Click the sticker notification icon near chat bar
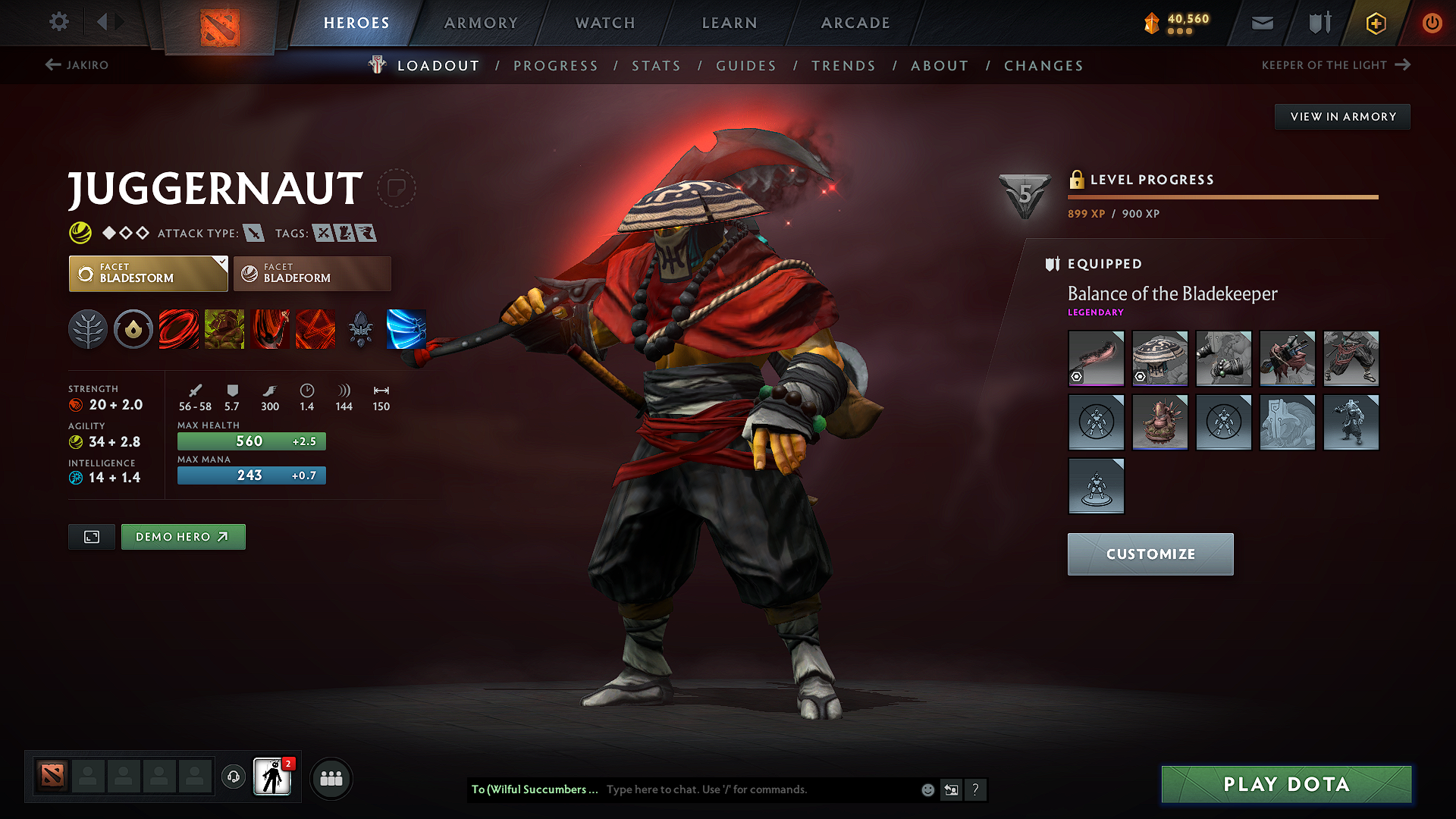This screenshot has width=1456, height=819. click(950, 789)
